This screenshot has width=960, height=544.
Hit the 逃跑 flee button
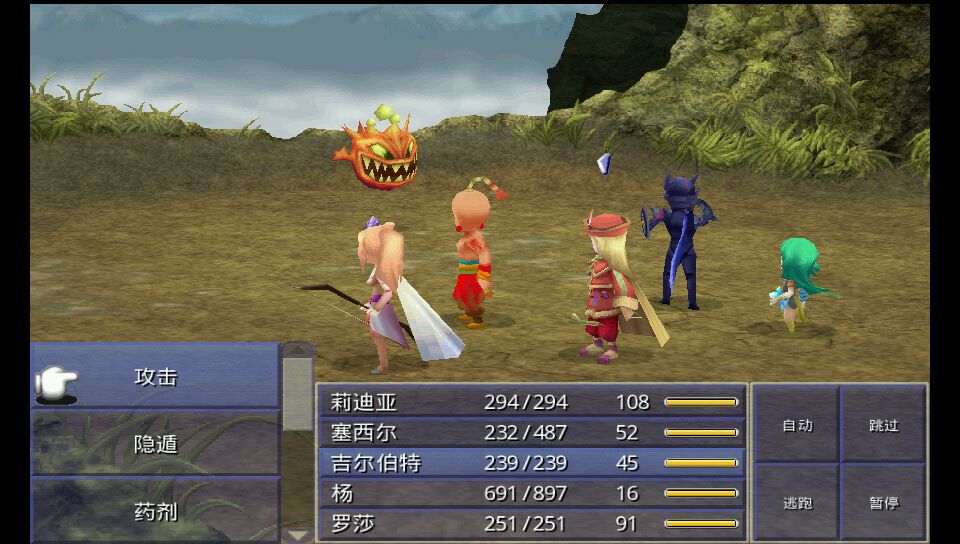[x=797, y=502]
